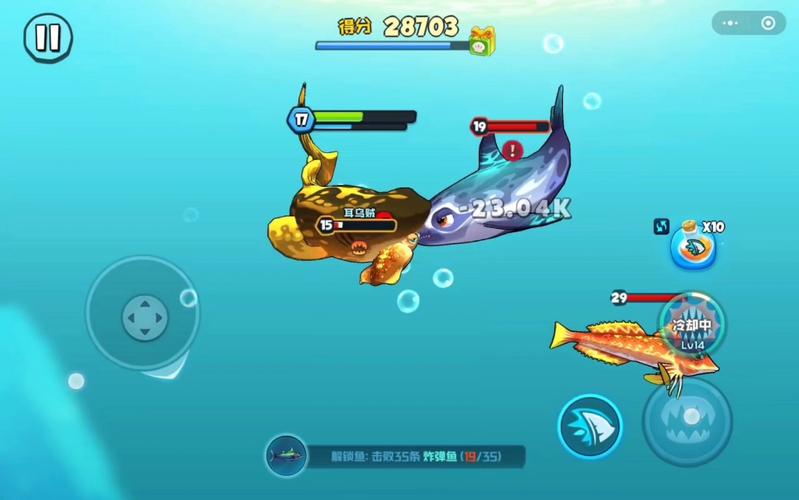The width and height of the screenshot is (799, 500).
Task: Activate the shark fin dash skill
Action: (590, 426)
